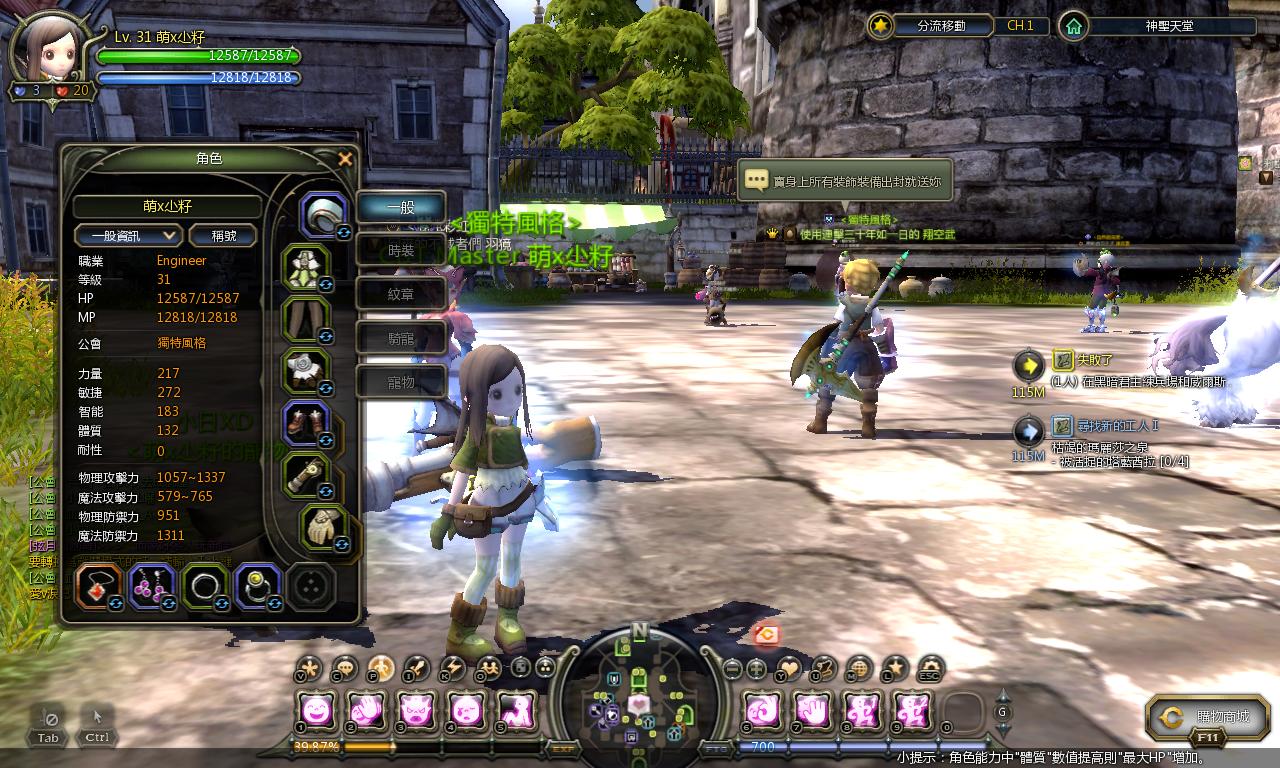Close the 角色 character window
The image size is (1280, 768).
345,159
